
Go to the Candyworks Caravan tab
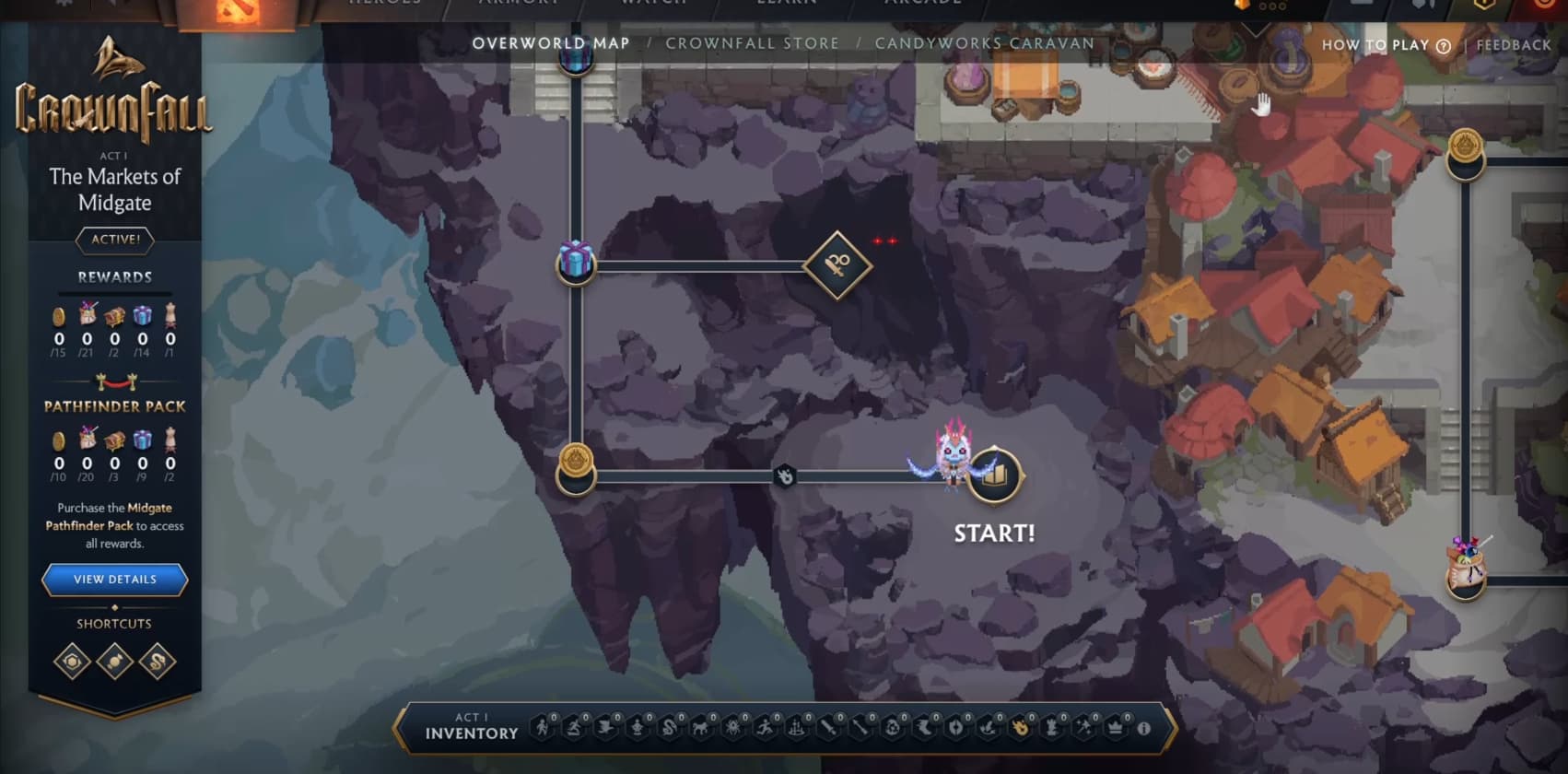click(x=984, y=43)
